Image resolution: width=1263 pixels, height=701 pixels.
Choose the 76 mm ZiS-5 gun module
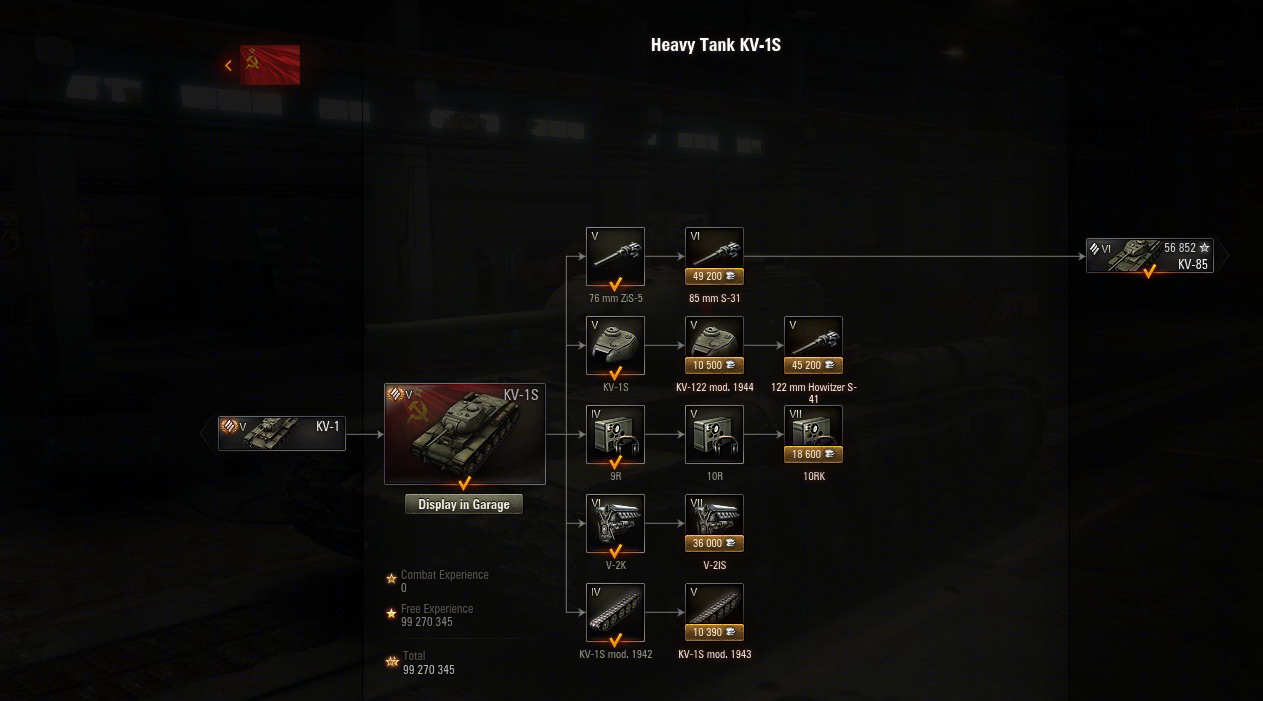(x=615, y=256)
